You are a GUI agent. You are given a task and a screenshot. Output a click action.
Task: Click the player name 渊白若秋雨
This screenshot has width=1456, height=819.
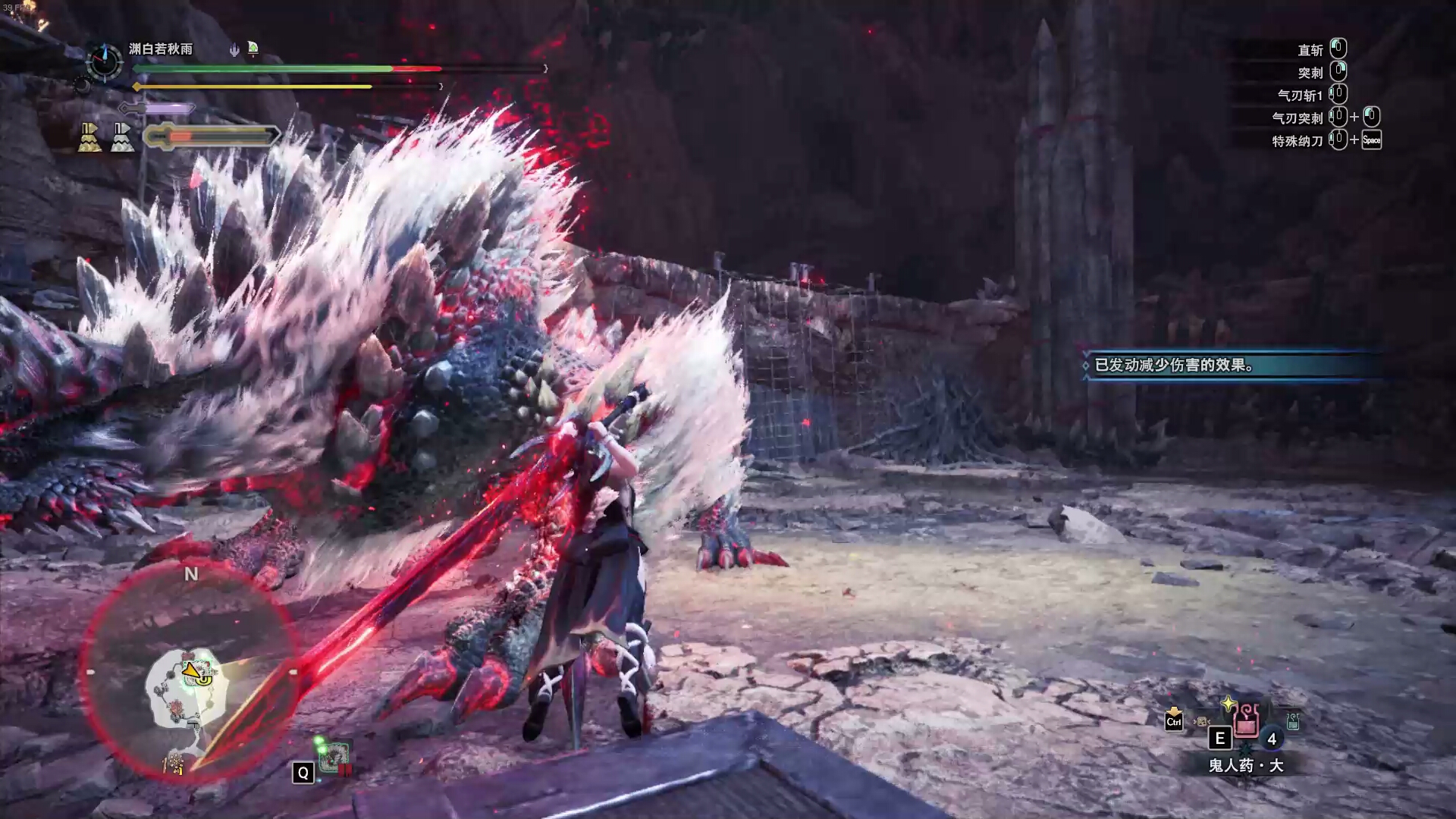pos(161,49)
